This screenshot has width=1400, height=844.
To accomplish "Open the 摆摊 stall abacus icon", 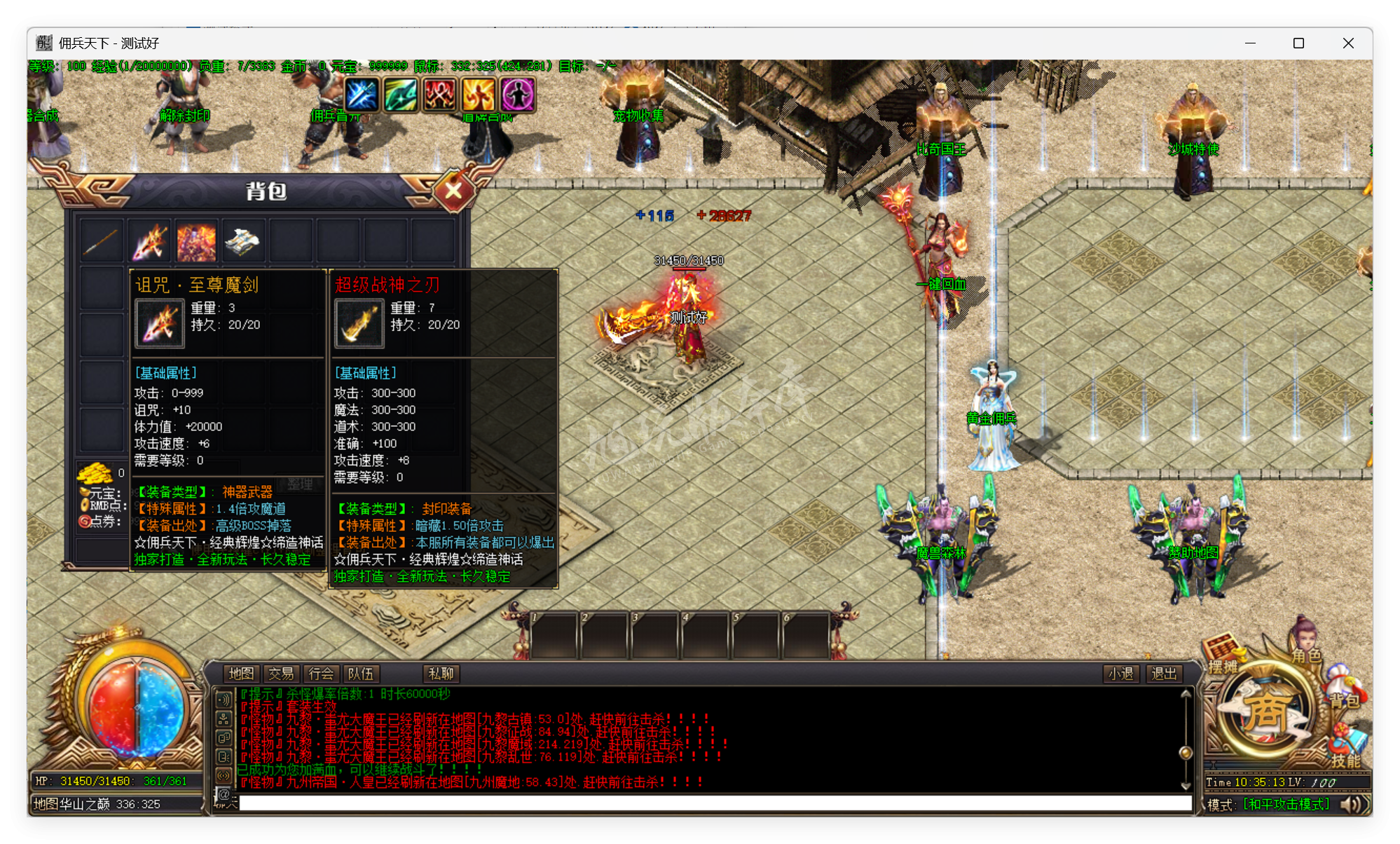I will coord(1221,645).
